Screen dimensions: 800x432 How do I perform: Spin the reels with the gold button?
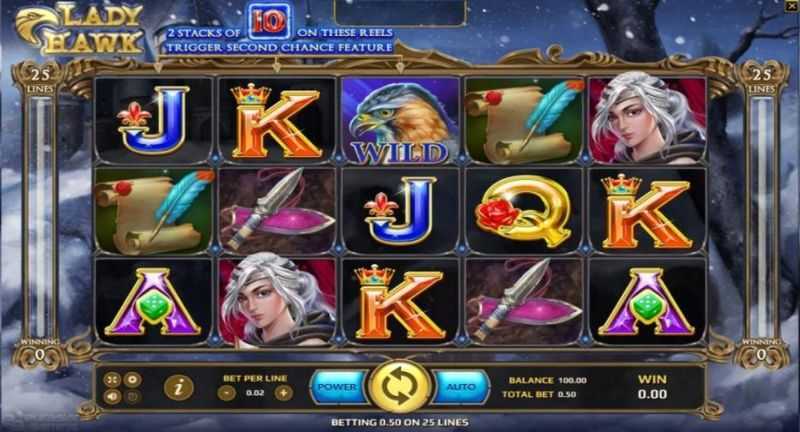[399, 385]
